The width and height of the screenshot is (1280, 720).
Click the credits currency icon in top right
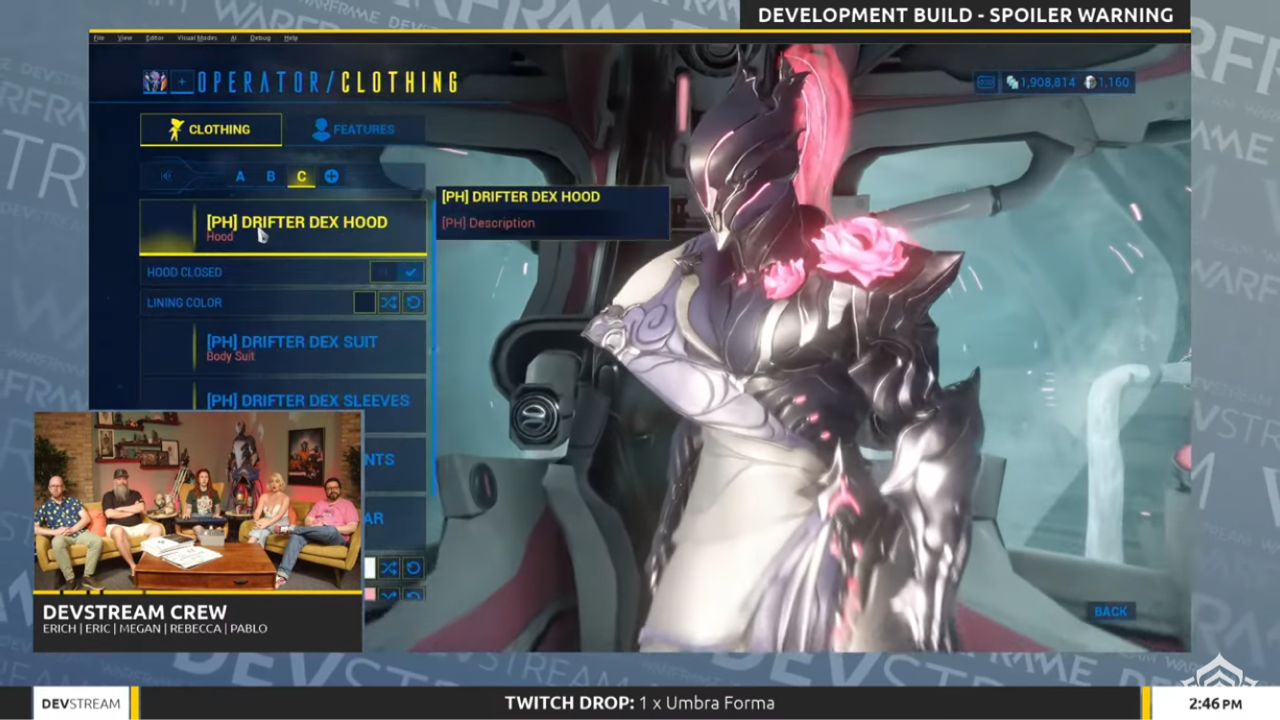1011,82
